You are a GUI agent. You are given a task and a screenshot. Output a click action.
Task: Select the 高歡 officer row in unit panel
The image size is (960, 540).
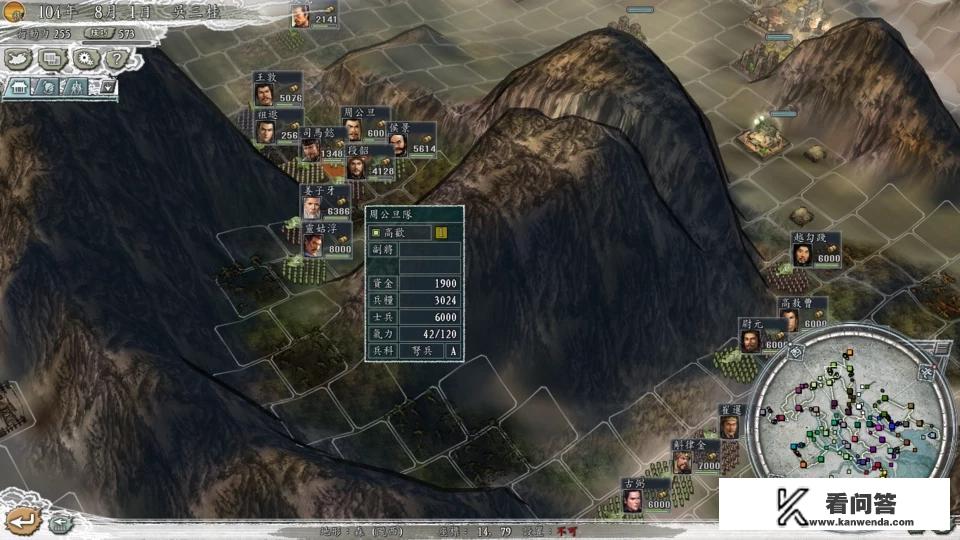coord(400,233)
